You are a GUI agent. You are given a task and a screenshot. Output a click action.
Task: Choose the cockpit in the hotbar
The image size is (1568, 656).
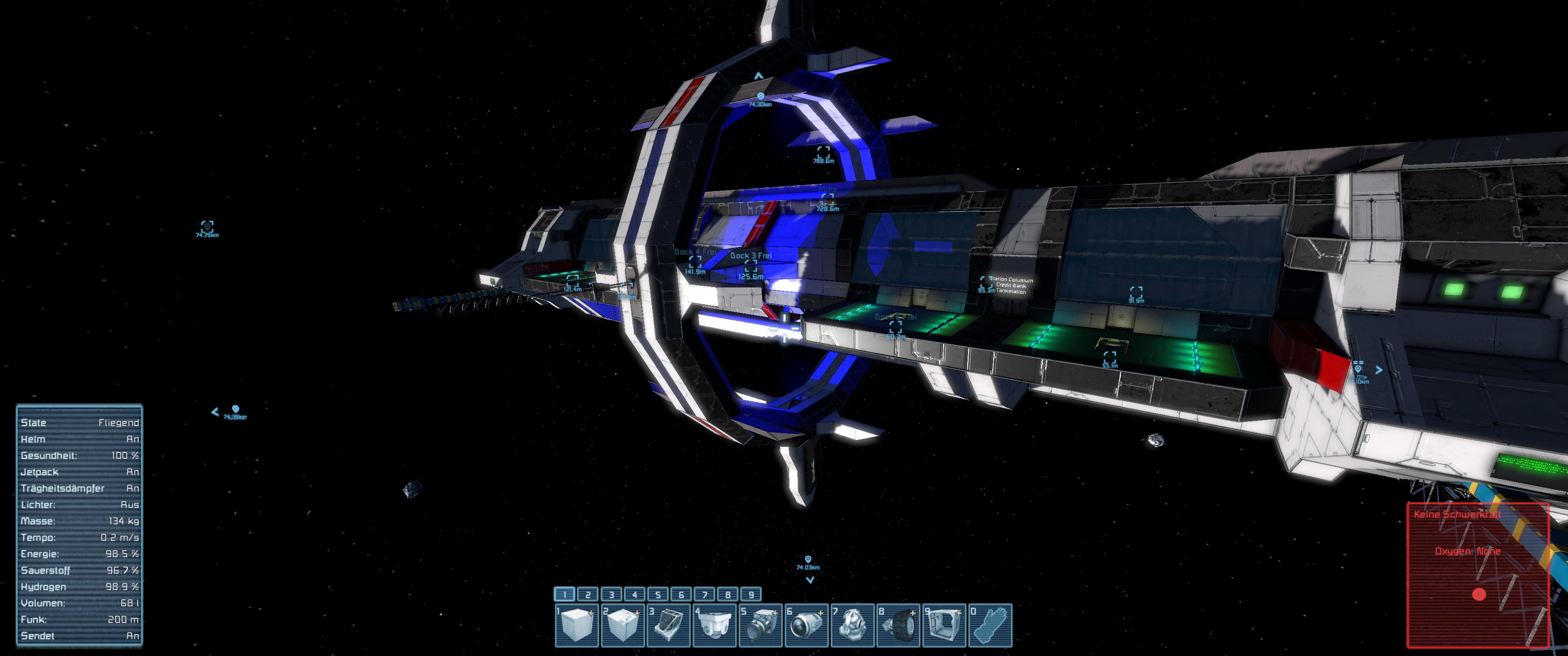pyautogui.click(x=668, y=625)
